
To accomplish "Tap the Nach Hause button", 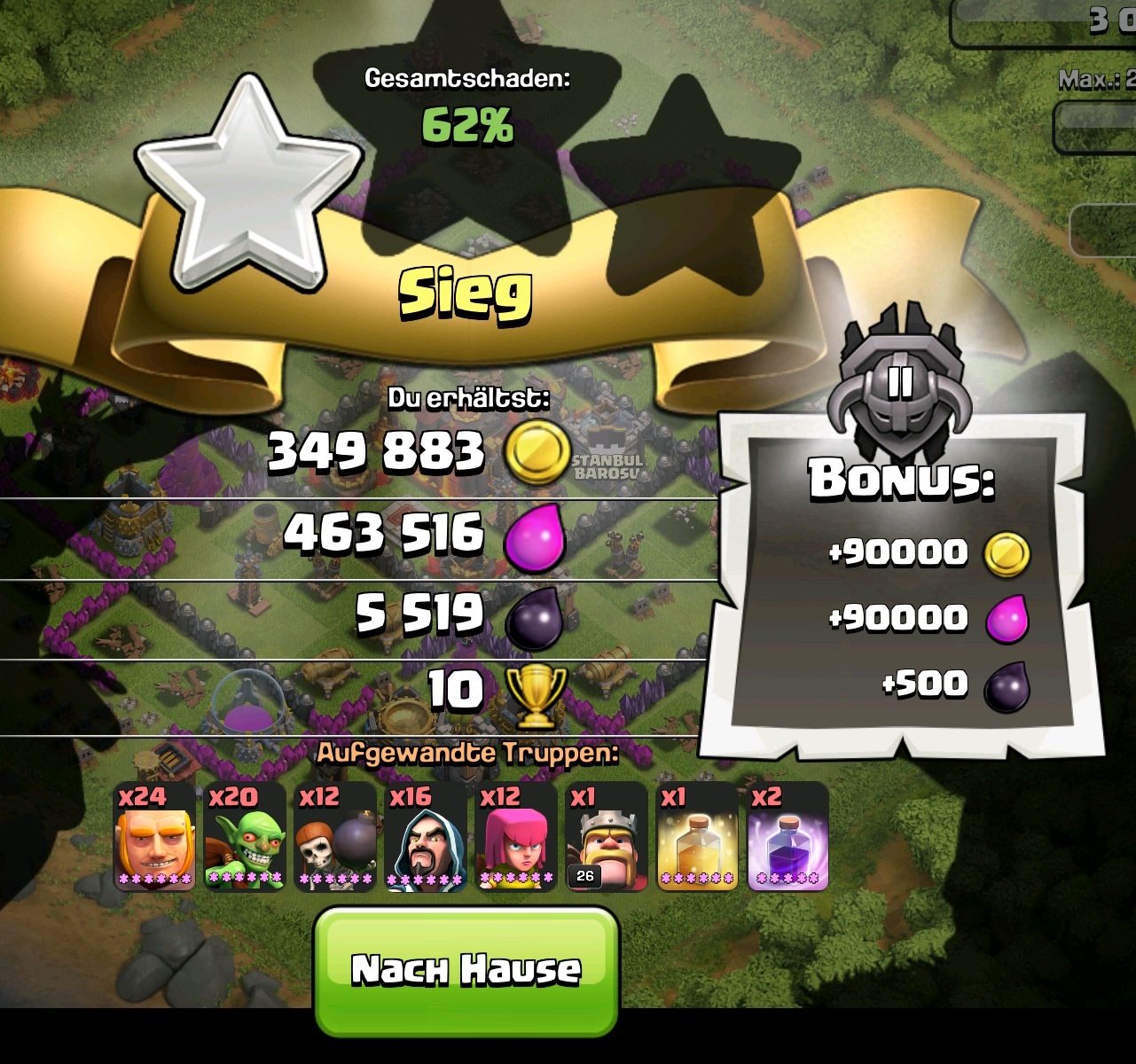I will [x=466, y=970].
